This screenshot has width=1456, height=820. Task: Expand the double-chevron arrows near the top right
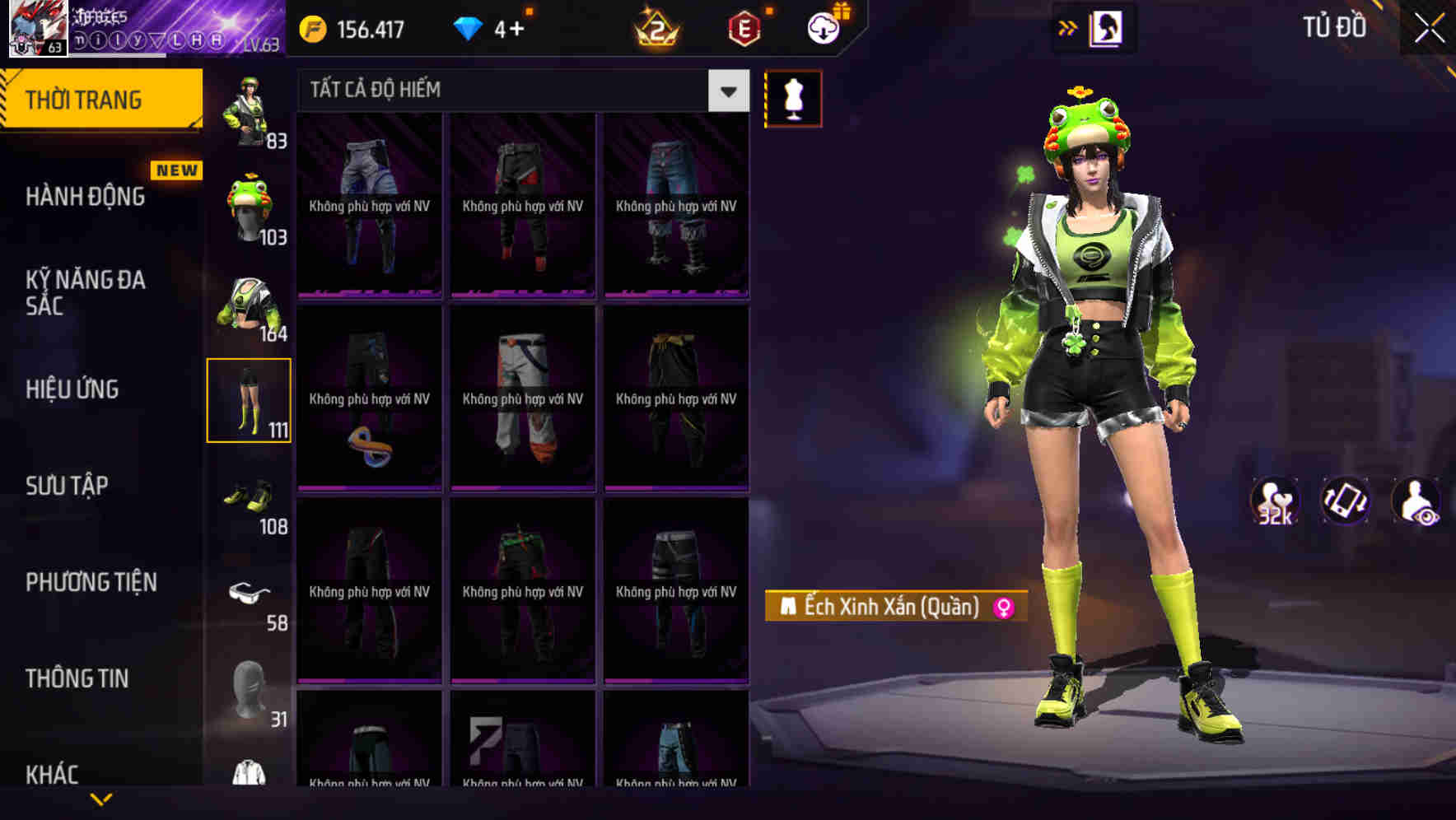pyautogui.click(x=1067, y=27)
